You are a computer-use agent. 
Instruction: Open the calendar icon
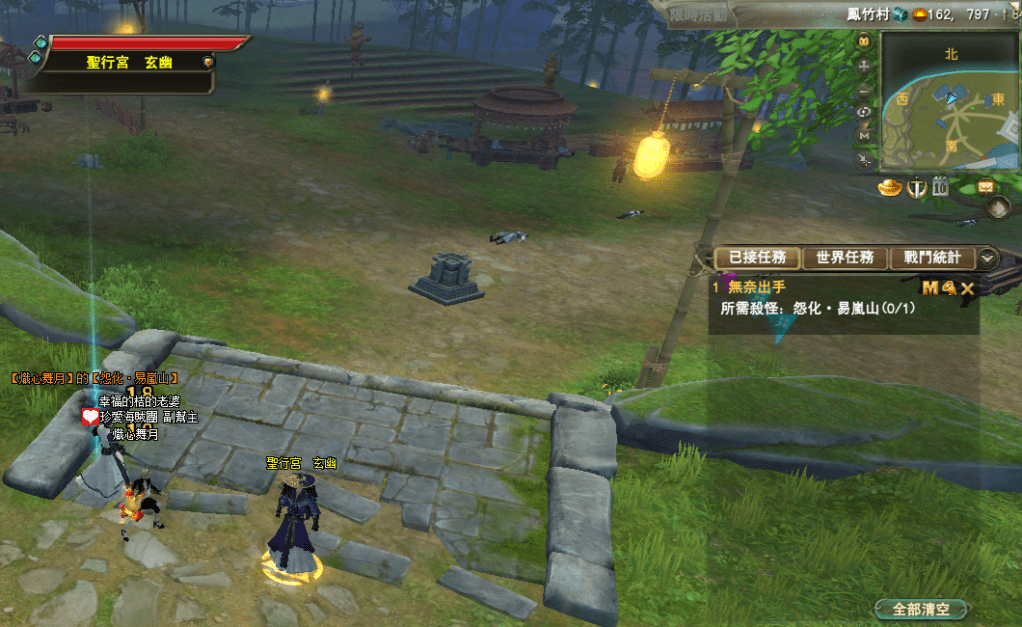click(x=941, y=186)
